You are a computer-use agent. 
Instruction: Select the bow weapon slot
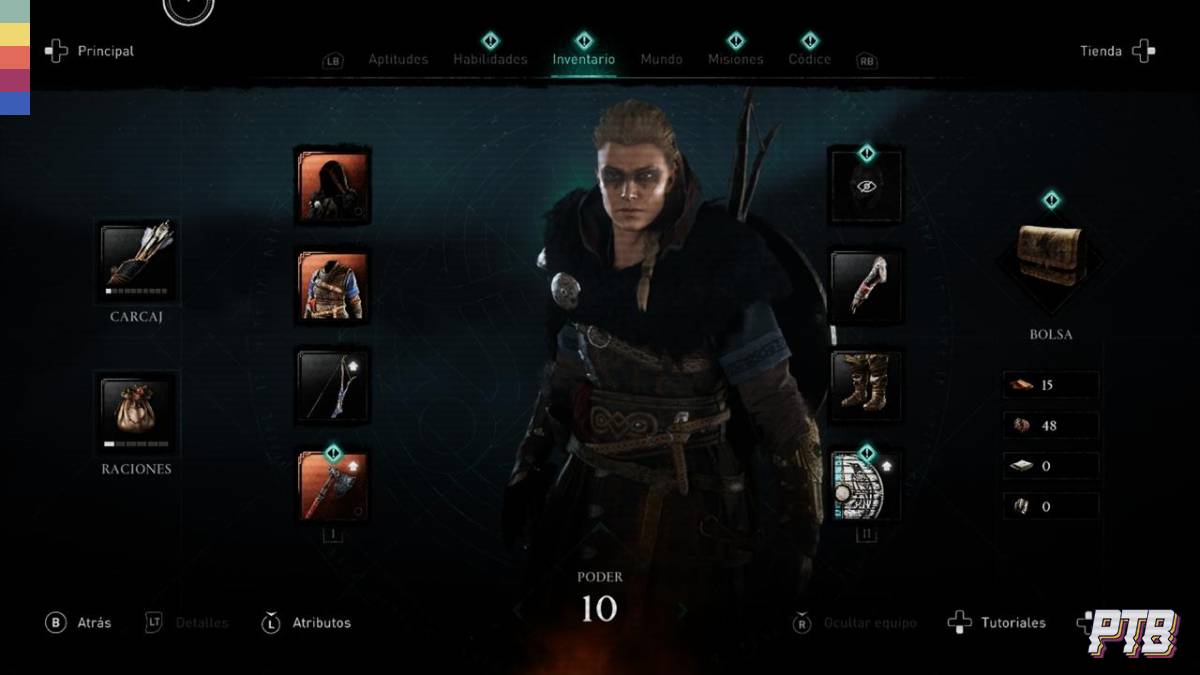tap(333, 386)
